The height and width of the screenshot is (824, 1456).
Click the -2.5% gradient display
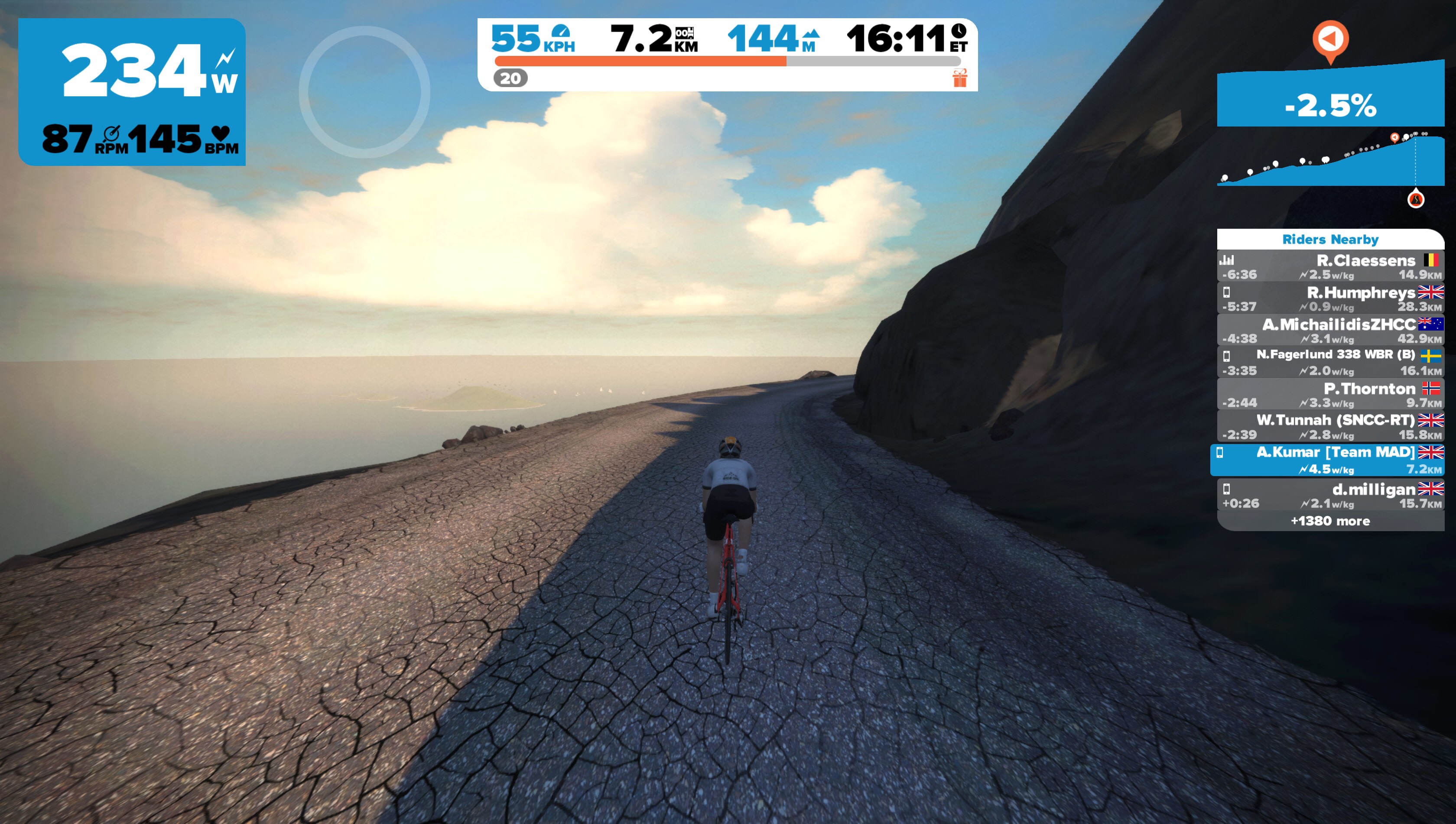click(x=1330, y=105)
